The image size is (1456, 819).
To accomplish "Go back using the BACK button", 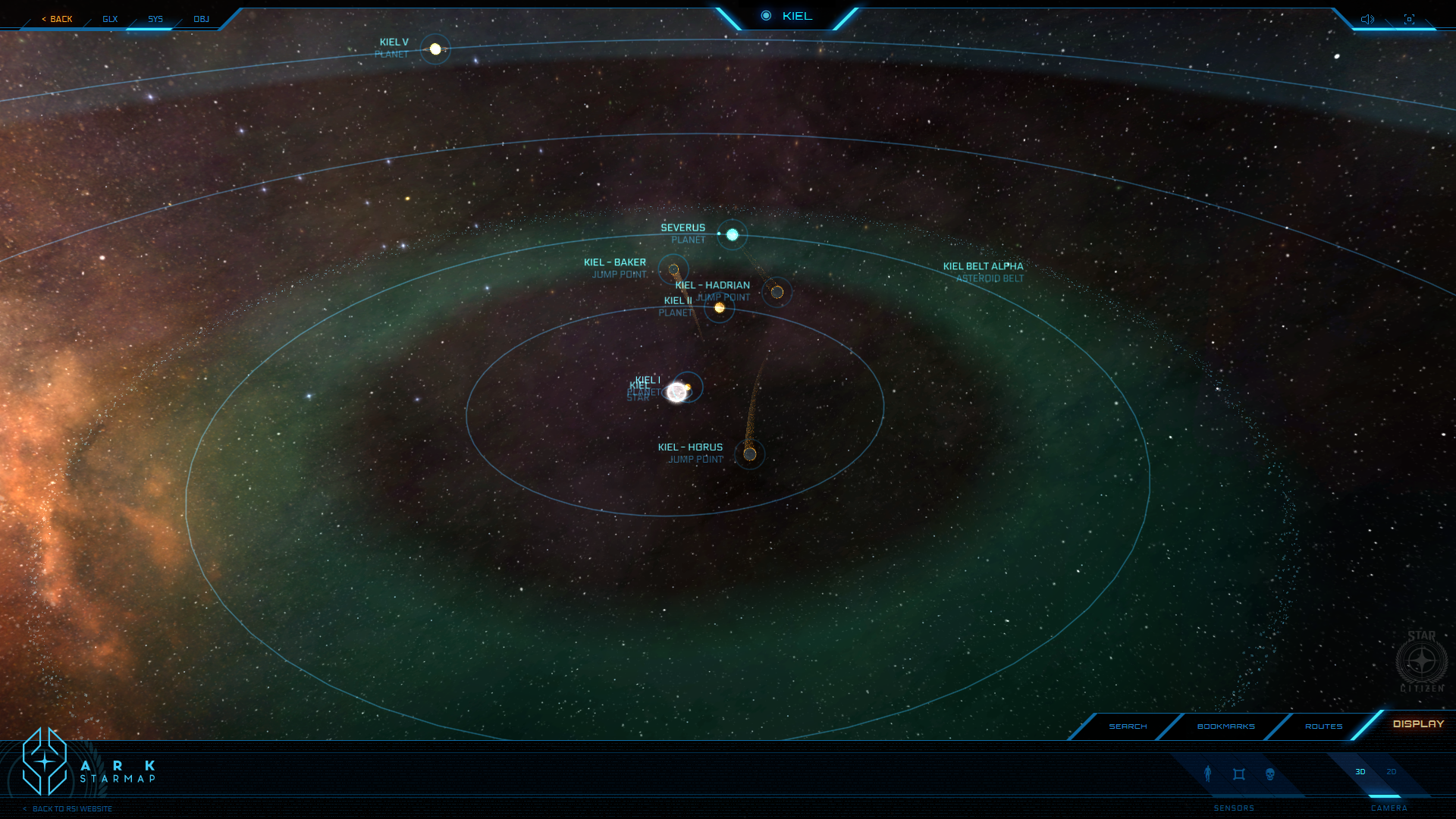I will tap(58, 19).
